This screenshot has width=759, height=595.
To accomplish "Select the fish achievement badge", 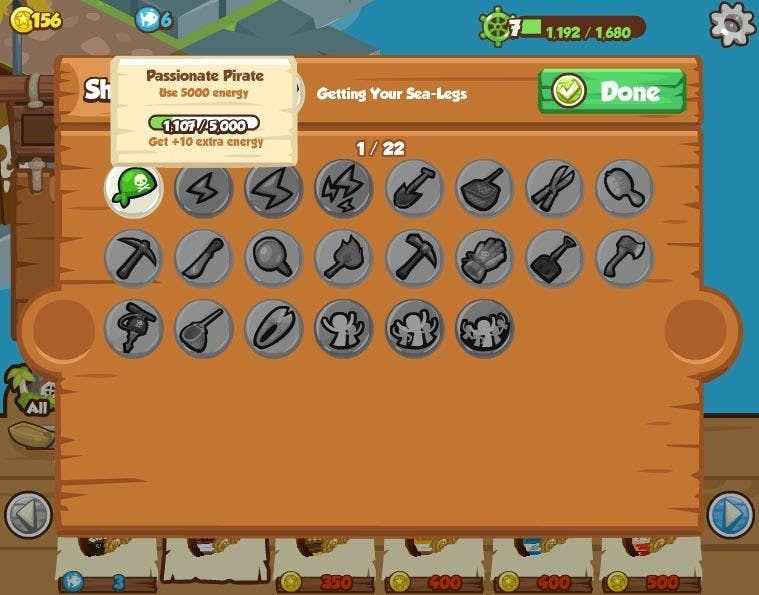I will pos(274,329).
